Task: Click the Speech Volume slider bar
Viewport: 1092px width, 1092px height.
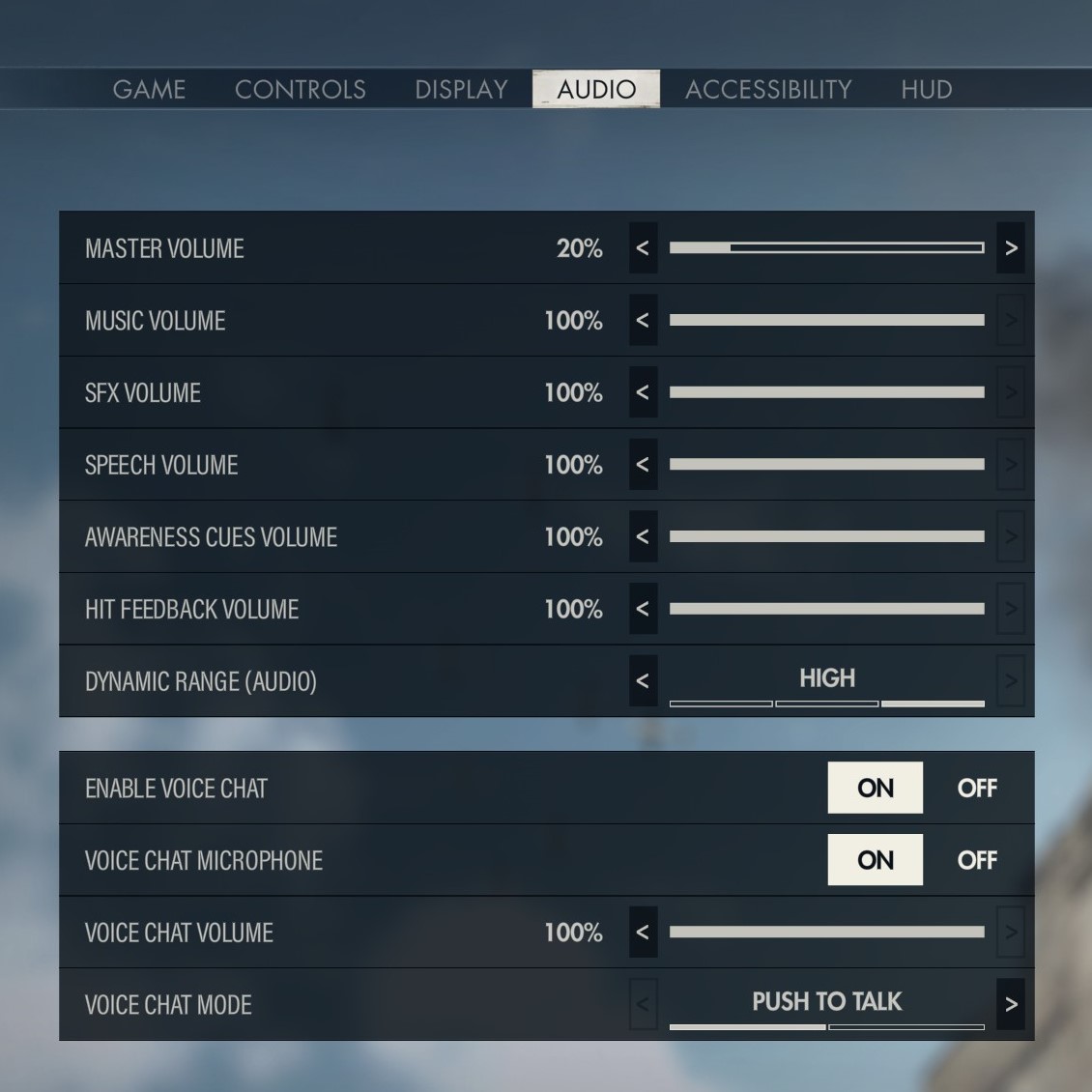Action: coord(826,465)
